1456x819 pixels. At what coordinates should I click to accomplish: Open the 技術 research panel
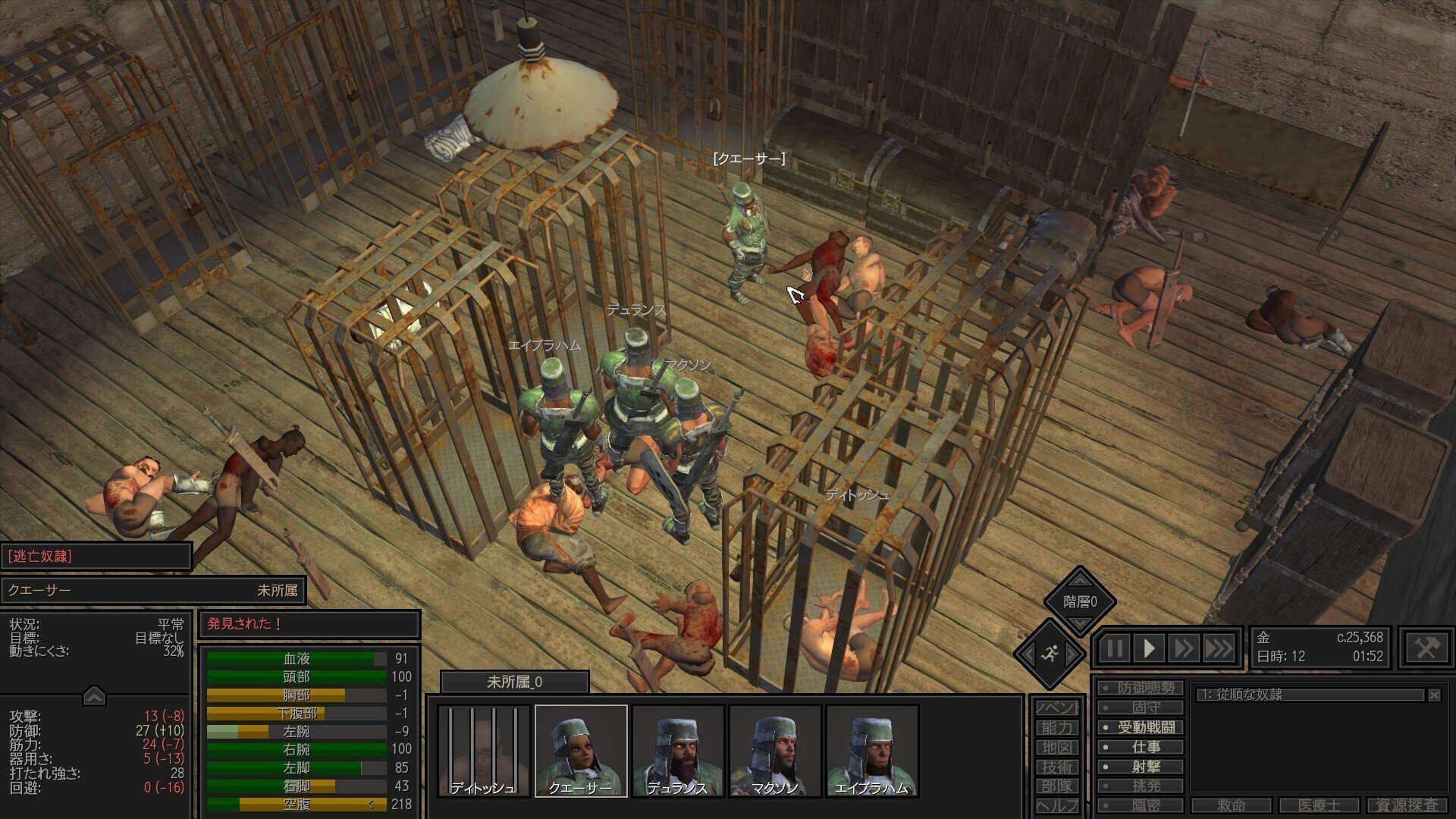click(1058, 767)
